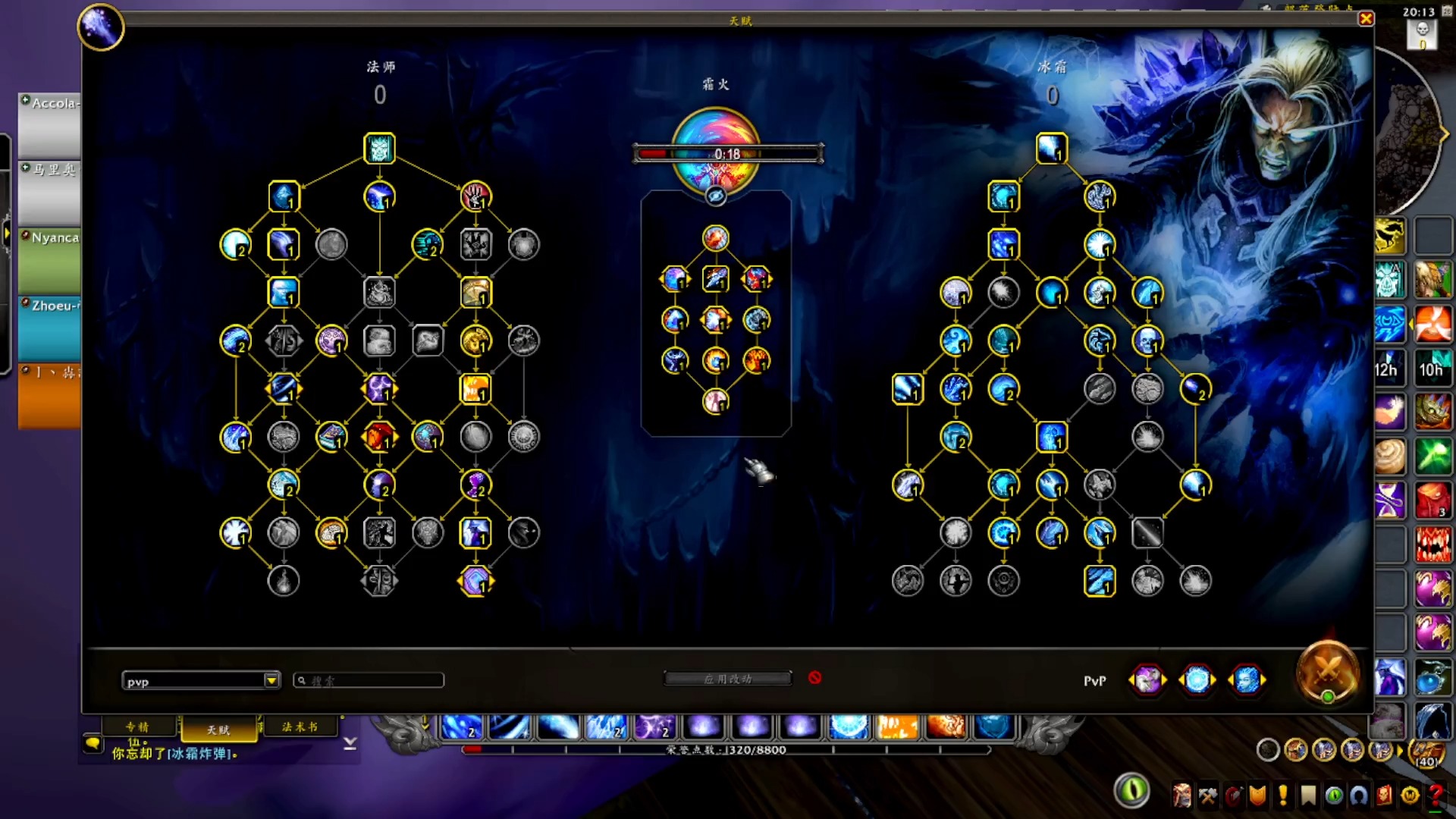Select the 天赋 talents tab
1456x819 pixels.
[218, 730]
